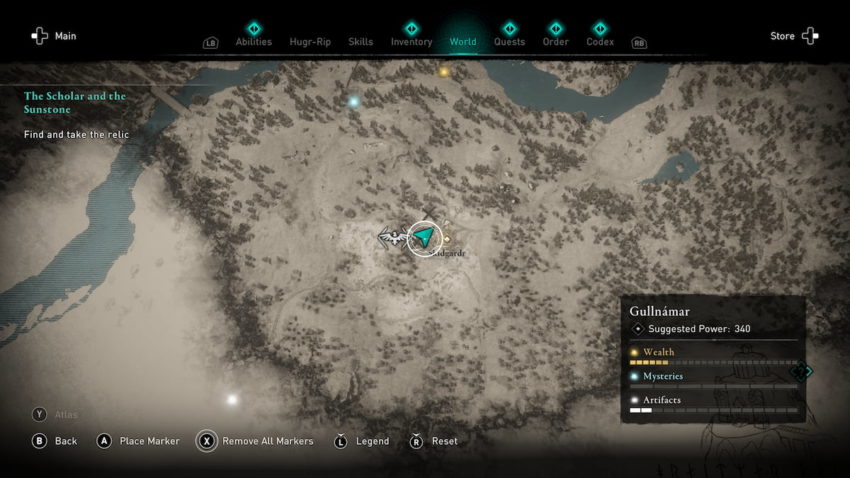Open the map Legend
Screen dimensions: 850x478
[x=362, y=441]
